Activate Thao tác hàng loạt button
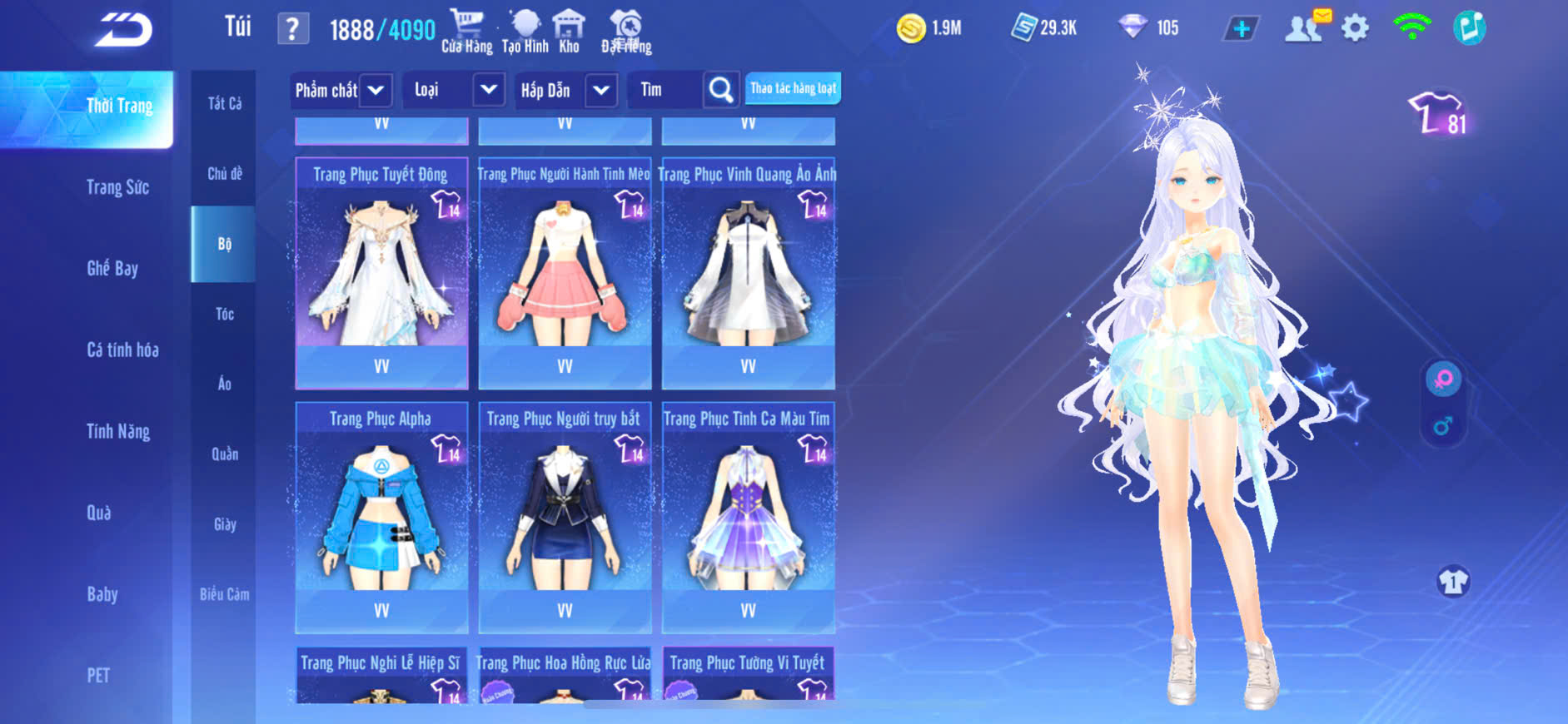The image size is (1568, 724). pos(793,88)
